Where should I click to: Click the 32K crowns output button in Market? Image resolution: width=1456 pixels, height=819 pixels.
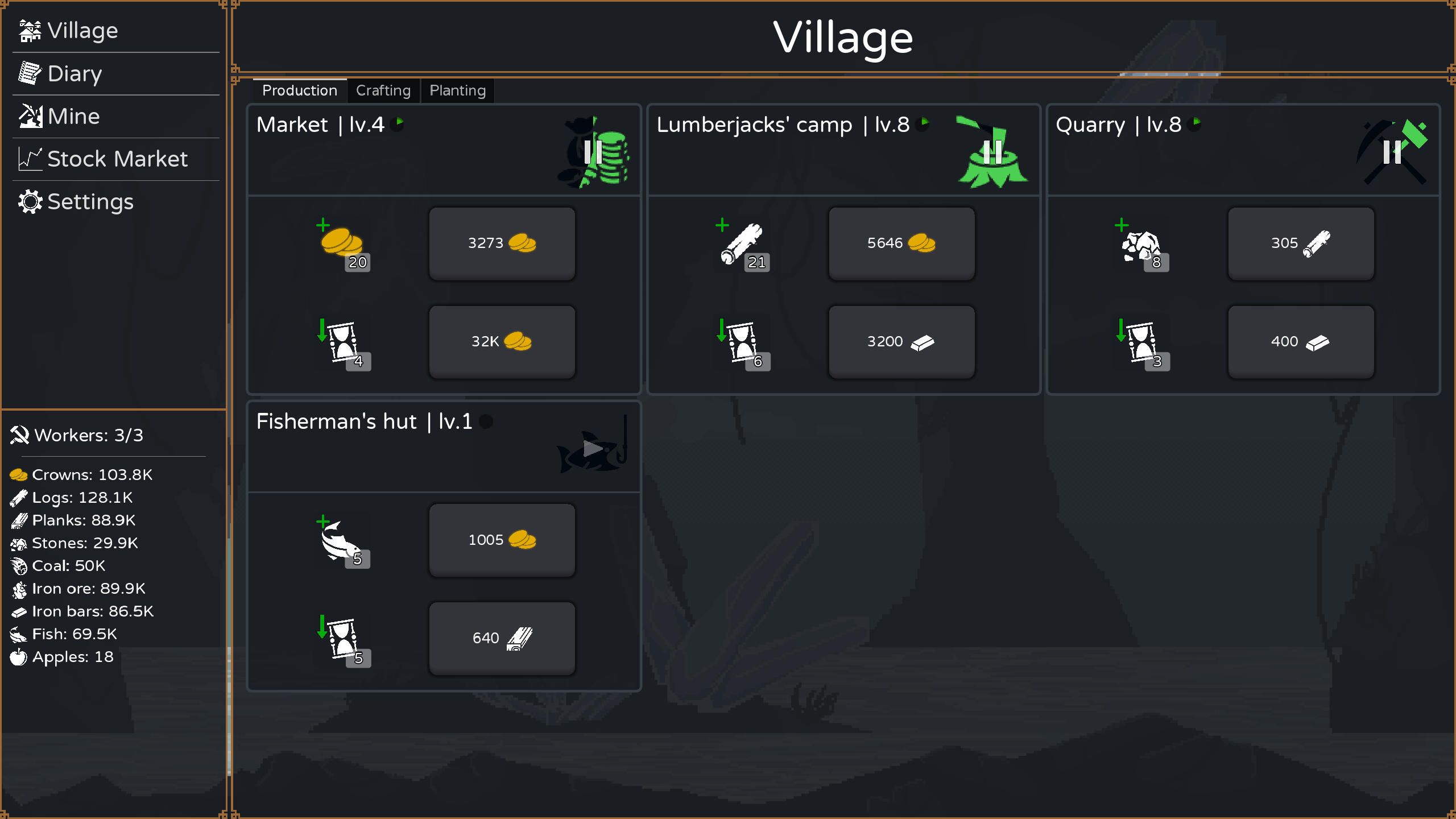click(502, 341)
